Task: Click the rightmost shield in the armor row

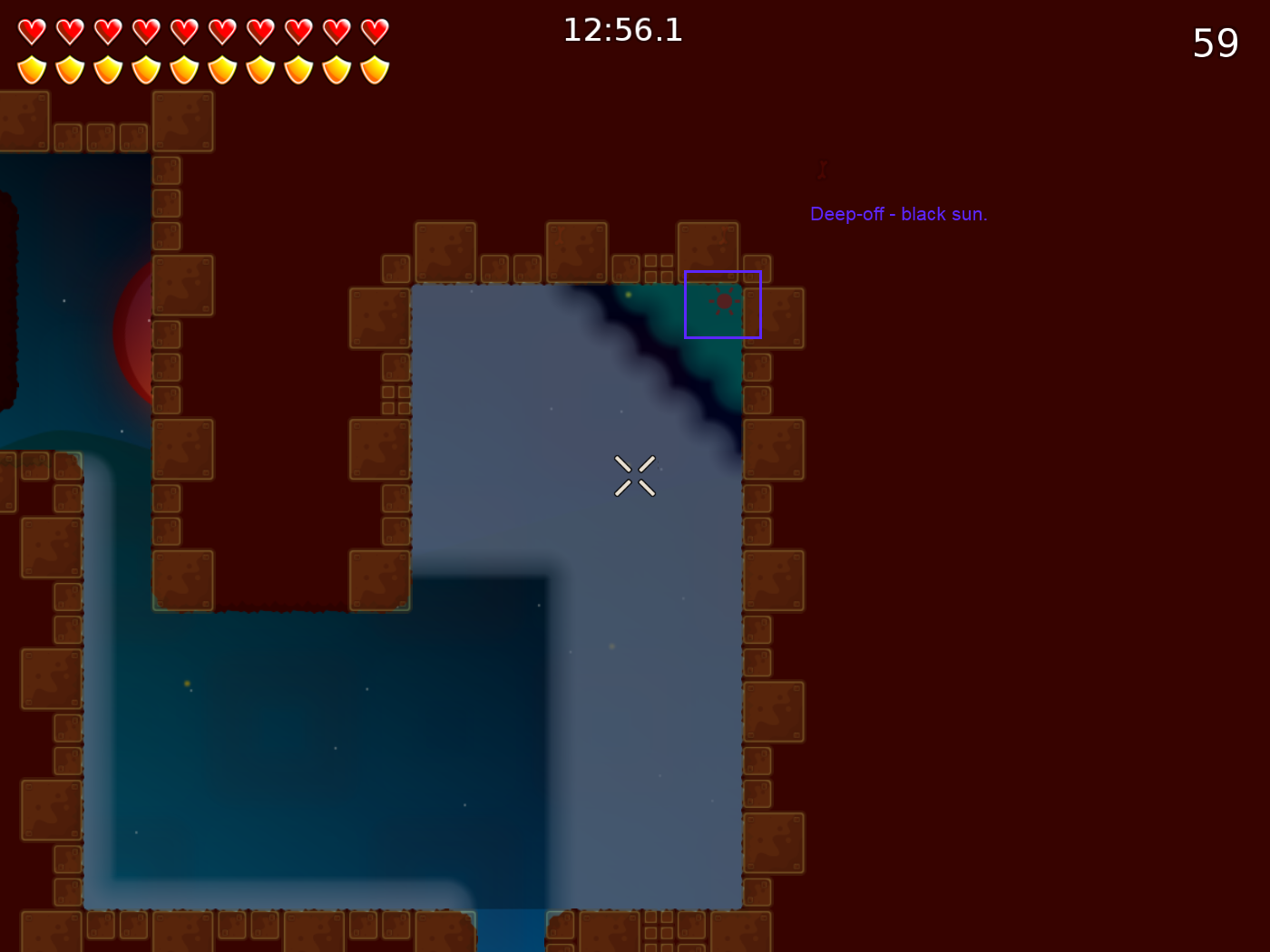Action: tap(374, 69)
